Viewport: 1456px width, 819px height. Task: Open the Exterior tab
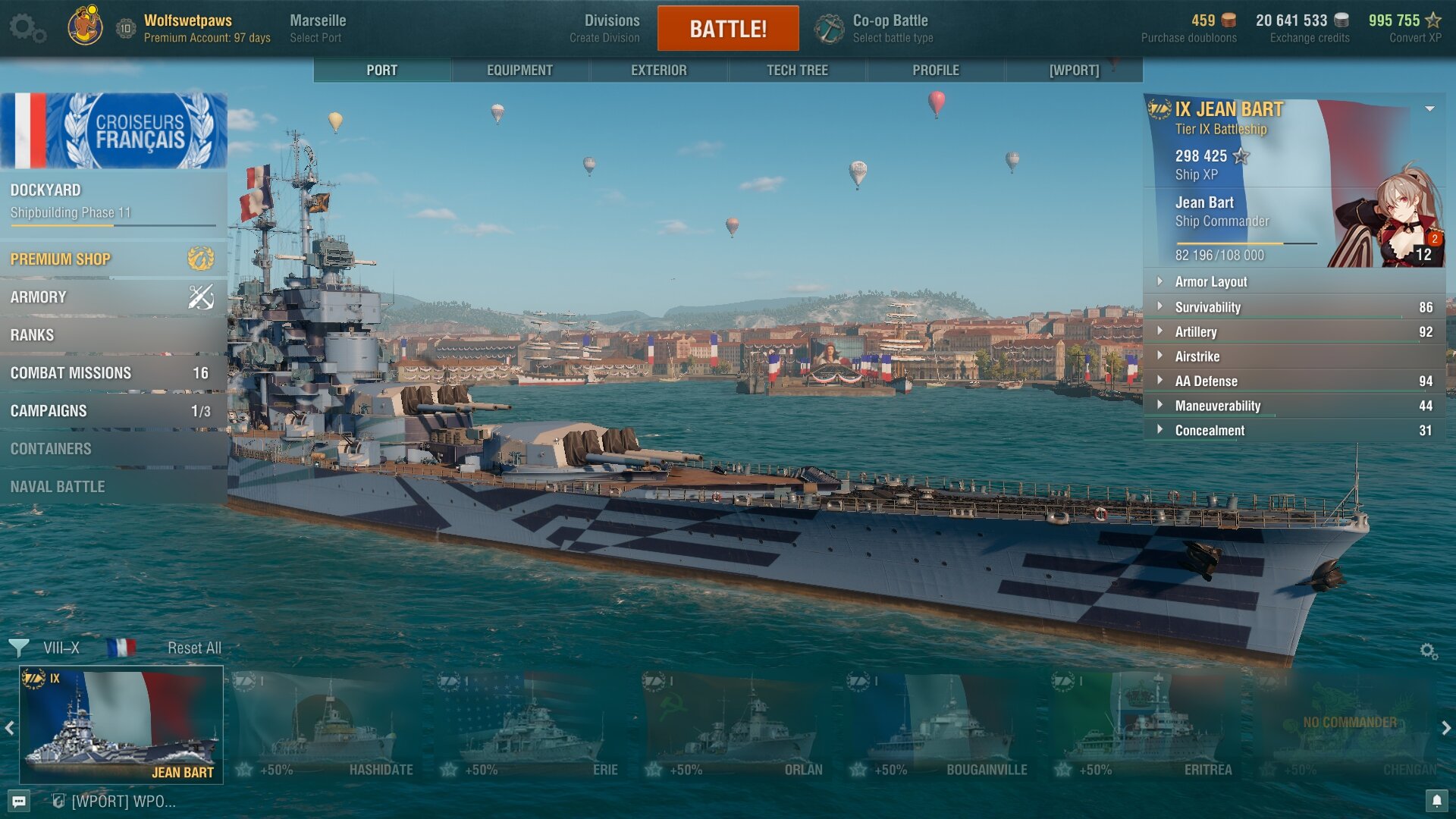(658, 70)
